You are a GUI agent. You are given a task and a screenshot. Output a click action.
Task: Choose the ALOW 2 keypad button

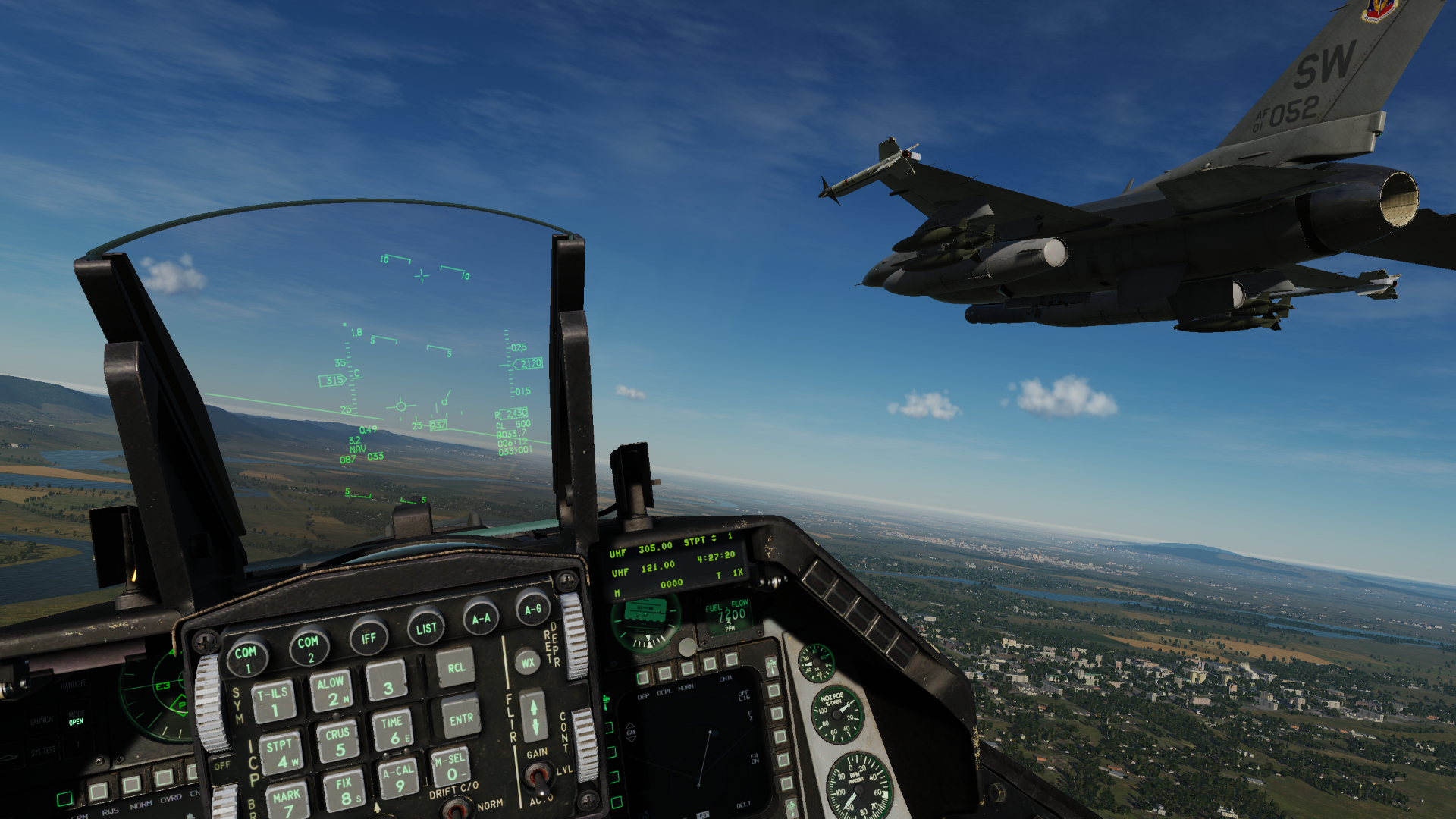[x=331, y=690]
